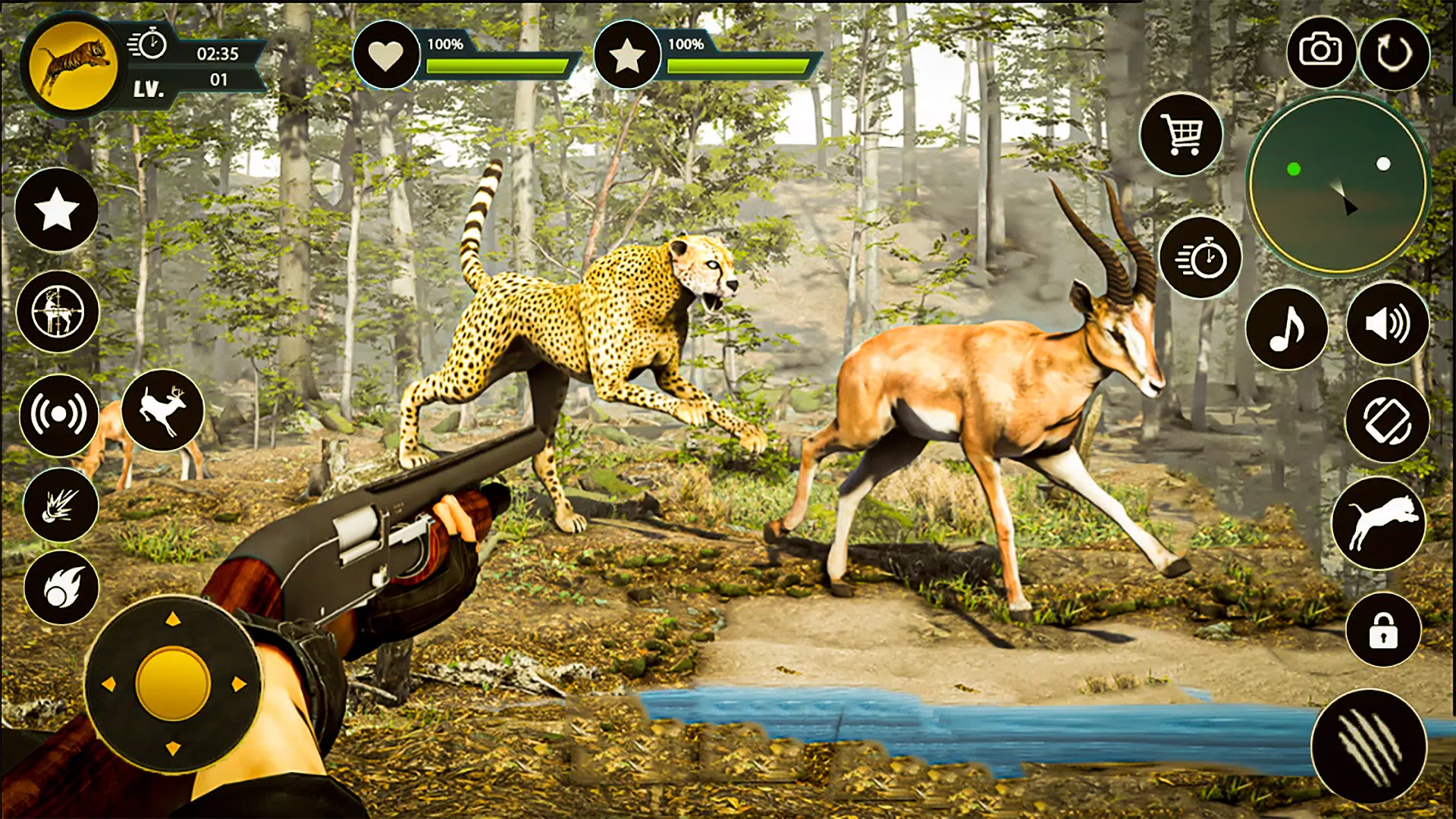Tap the padlock button

(x=1383, y=630)
